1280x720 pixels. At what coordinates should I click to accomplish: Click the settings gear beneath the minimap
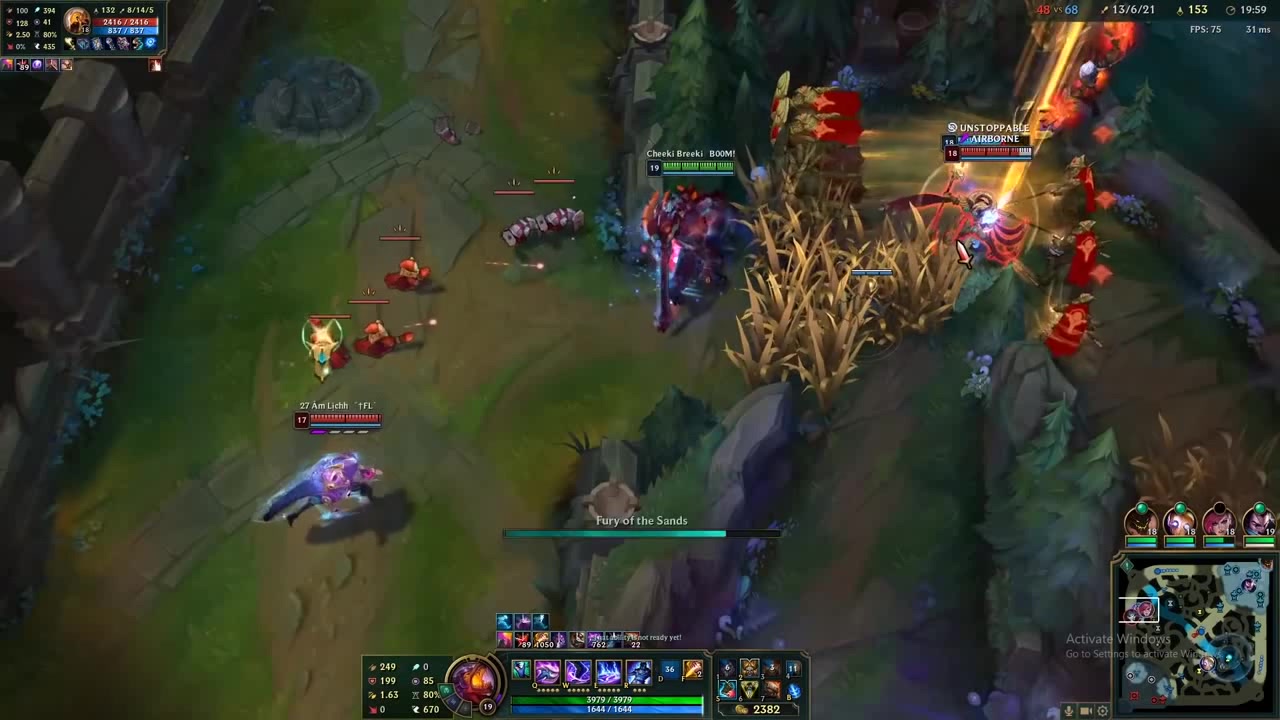[1103, 711]
